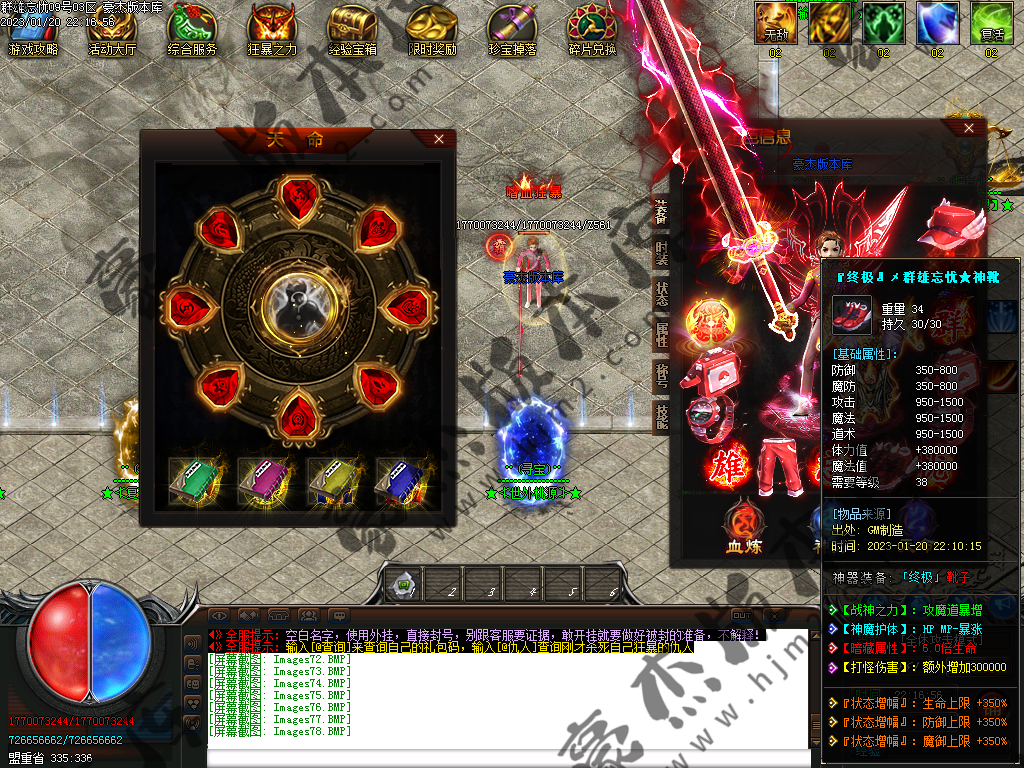Open the 狂暴之力 fury power menu
Image resolution: width=1024 pixels, height=768 pixels.
(x=272, y=30)
